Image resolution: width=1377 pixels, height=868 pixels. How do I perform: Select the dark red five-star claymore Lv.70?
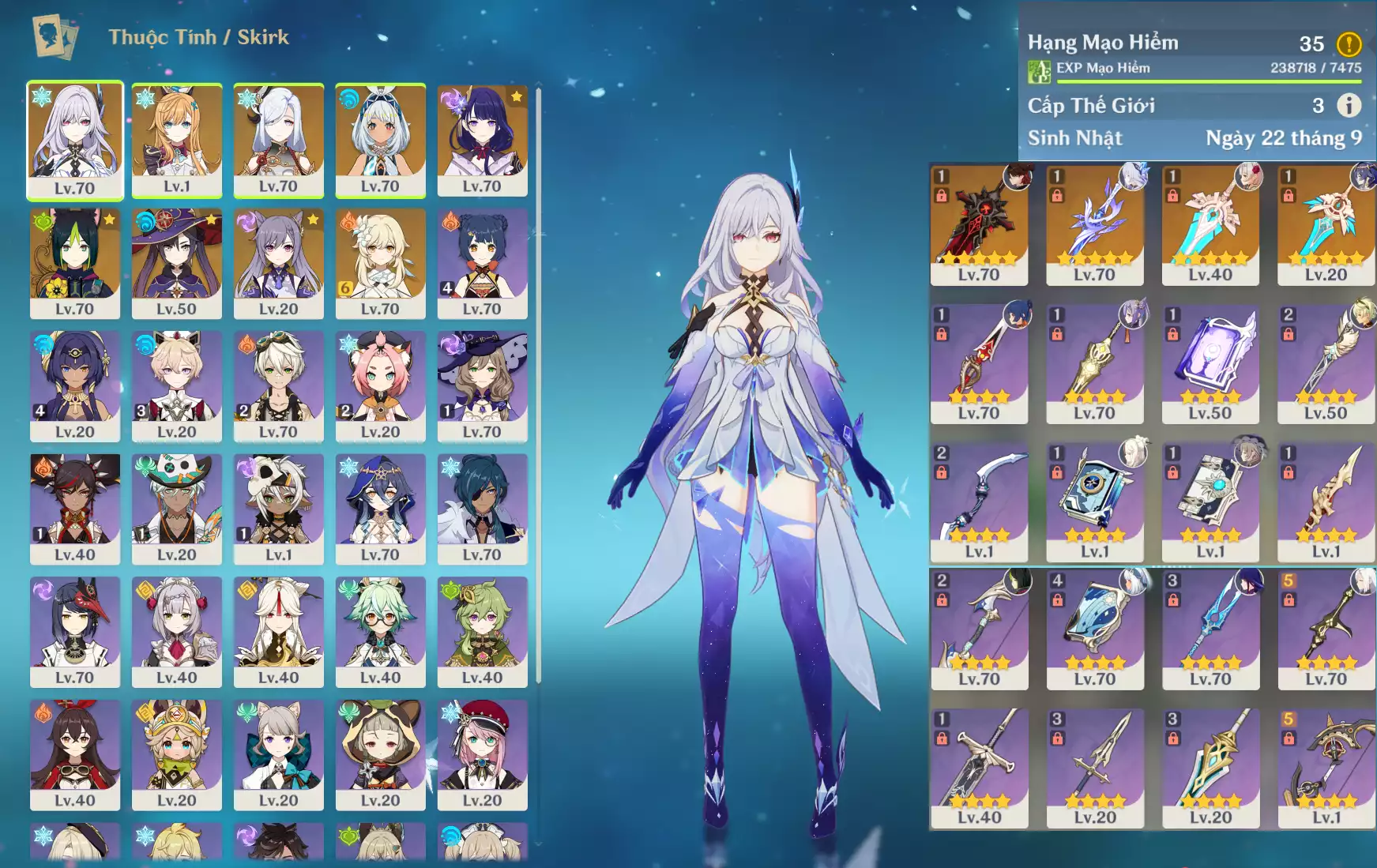(979, 224)
